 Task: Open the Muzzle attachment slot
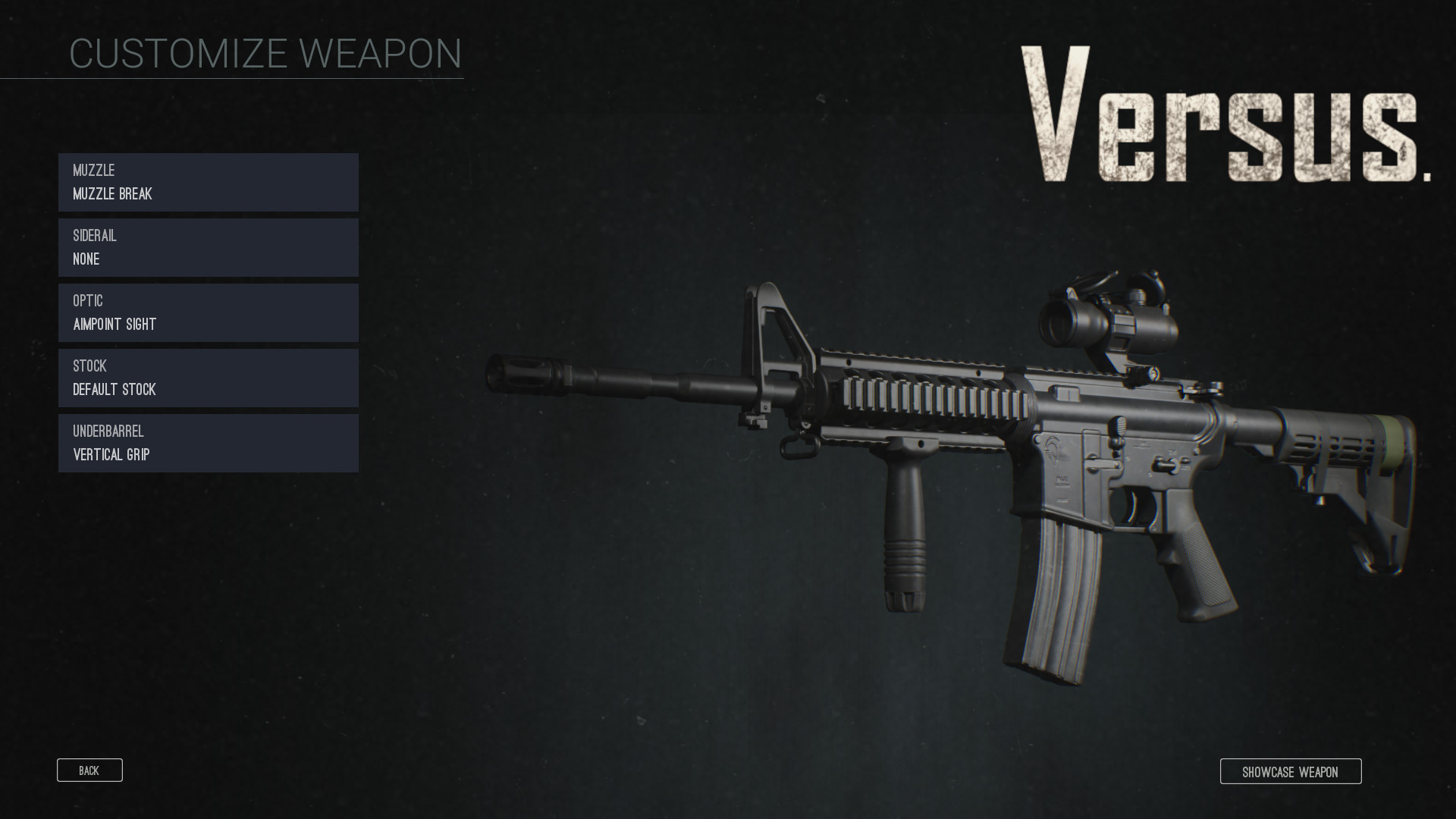click(x=207, y=182)
